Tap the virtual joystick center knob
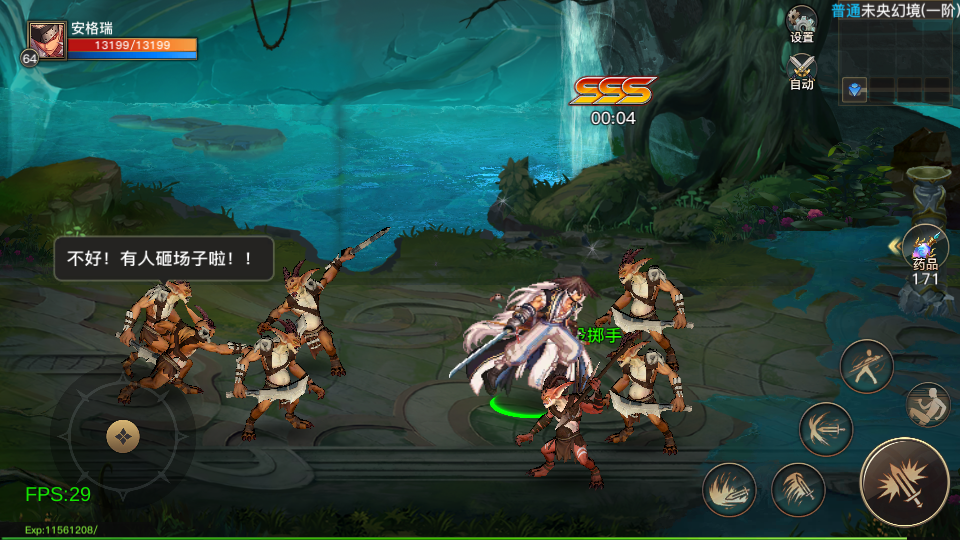The image size is (960, 540). [x=123, y=436]
